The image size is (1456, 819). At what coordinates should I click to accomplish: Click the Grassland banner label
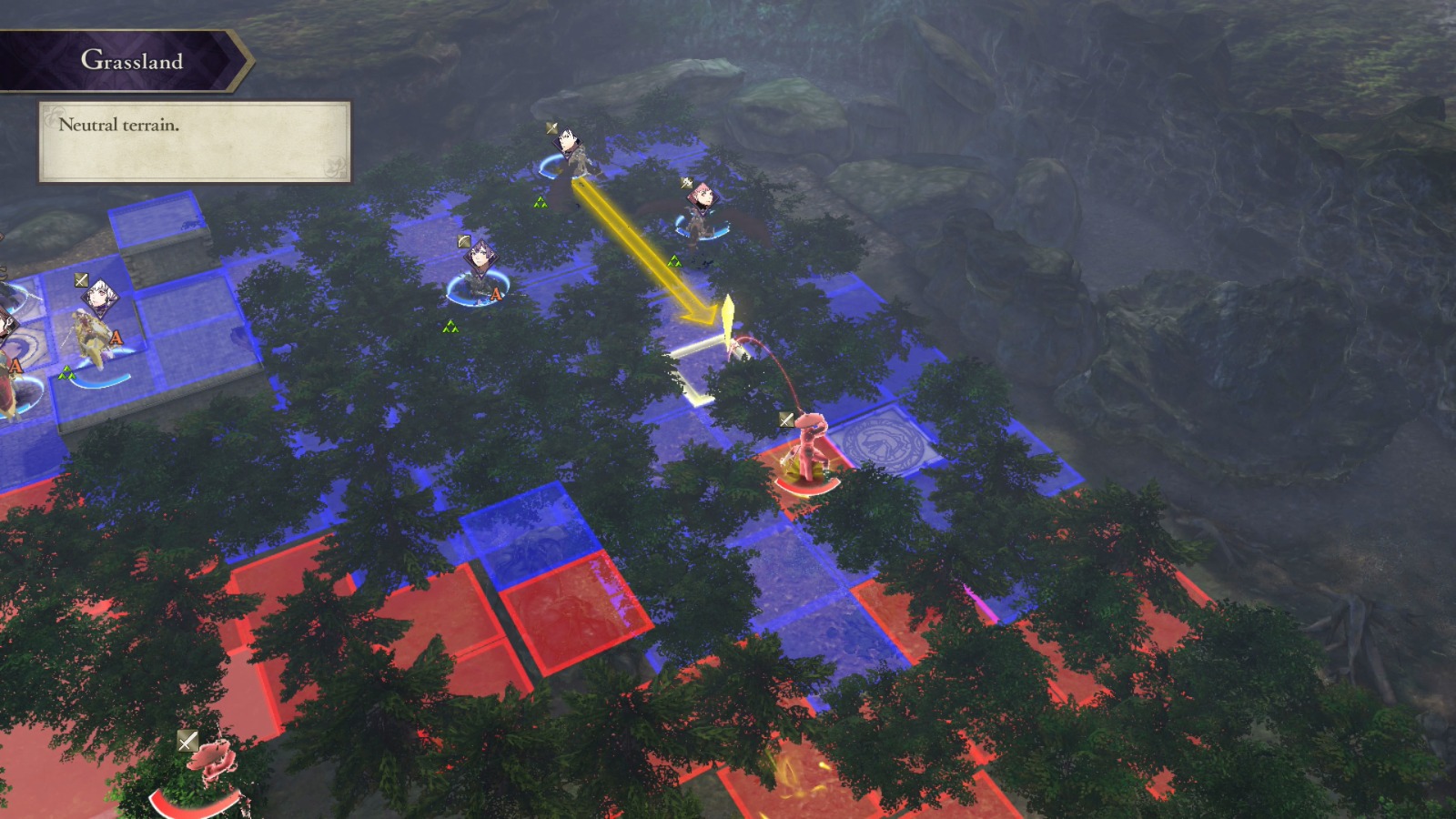pos(132,62)
